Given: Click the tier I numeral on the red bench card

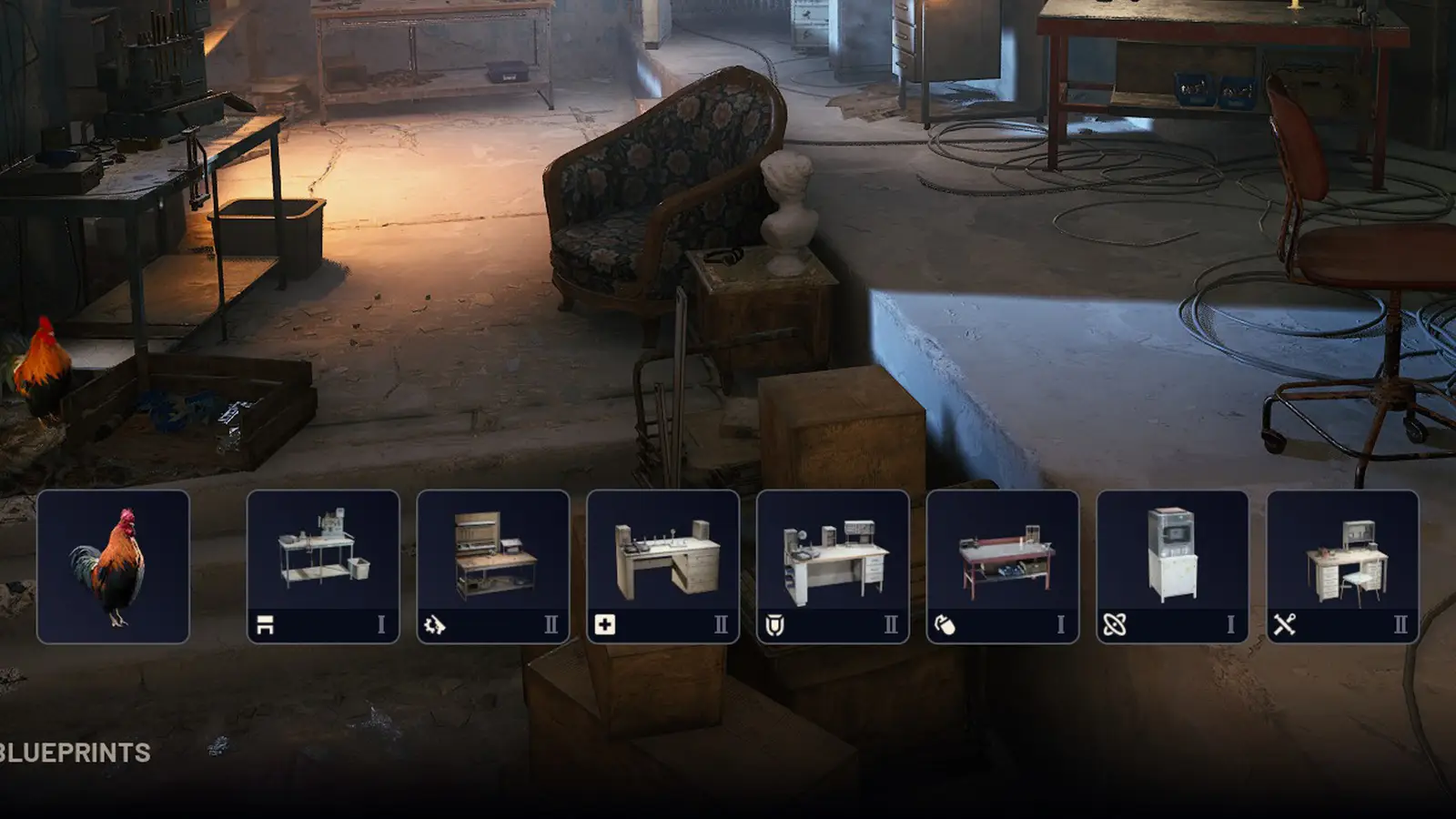Looking at the screenshot, I should tap(1059, 623).
